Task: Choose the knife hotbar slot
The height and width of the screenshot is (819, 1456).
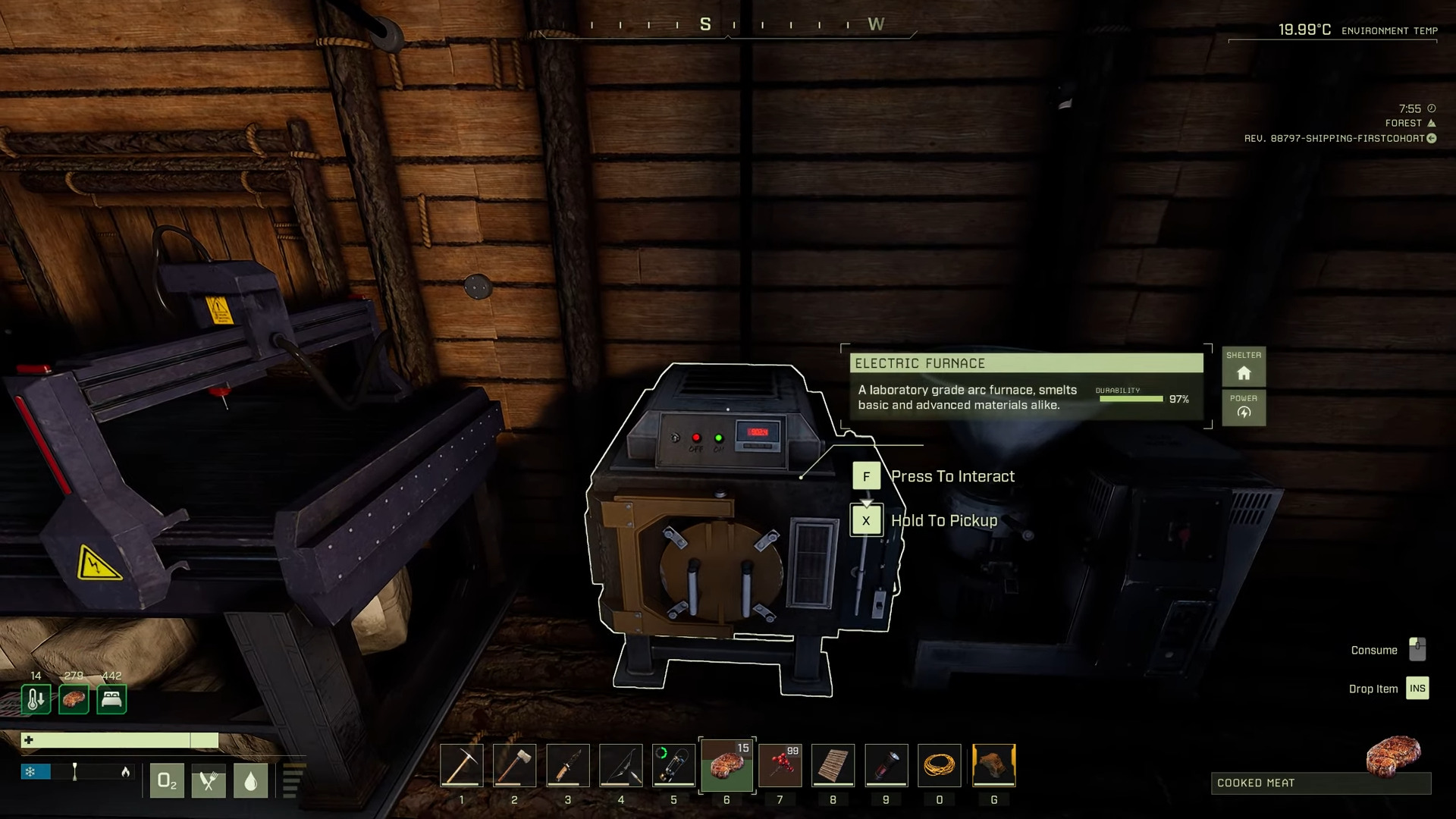Action: 567,765
